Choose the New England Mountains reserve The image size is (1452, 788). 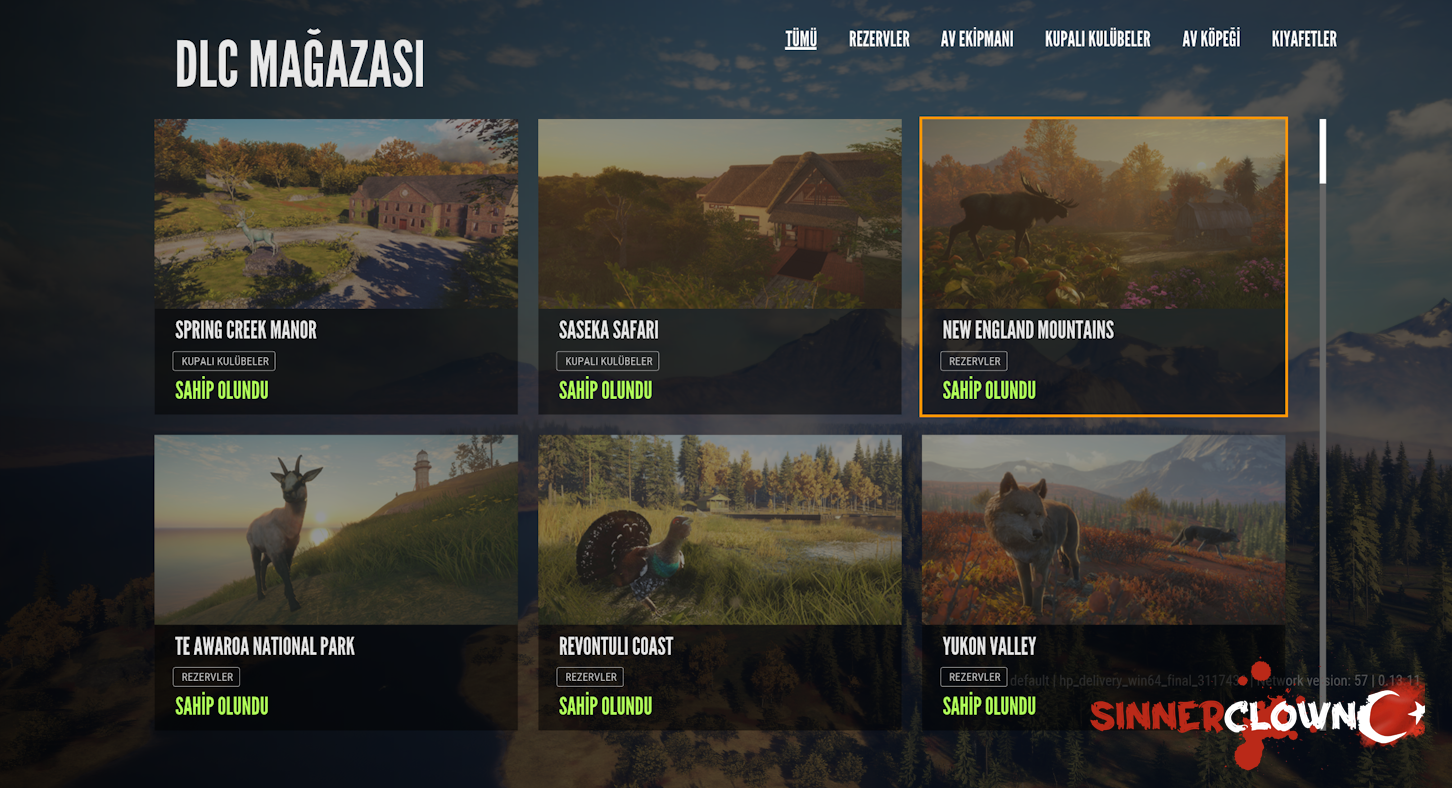coord(1103,266)
